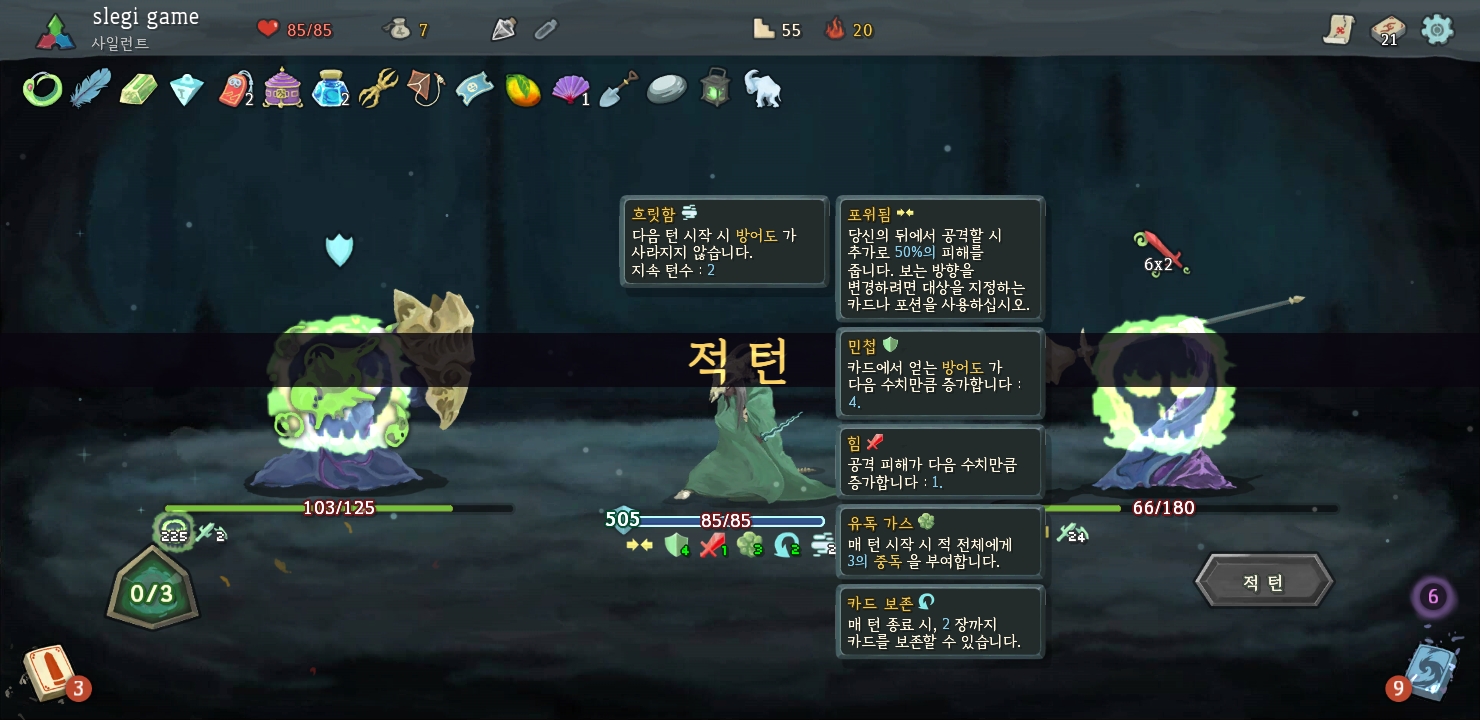View the deck of 21 cards

point(1387,30)
